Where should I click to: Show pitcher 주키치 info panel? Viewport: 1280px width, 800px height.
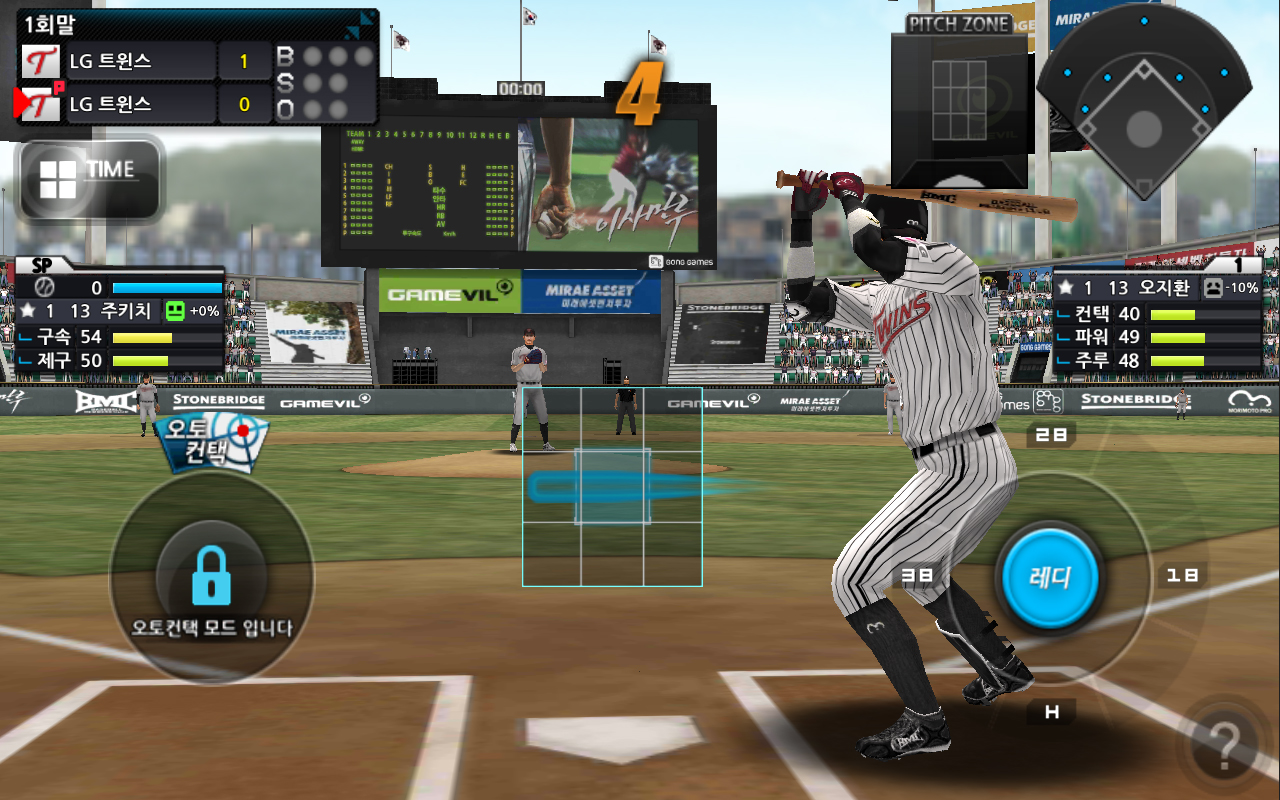[x=120, y=316]
